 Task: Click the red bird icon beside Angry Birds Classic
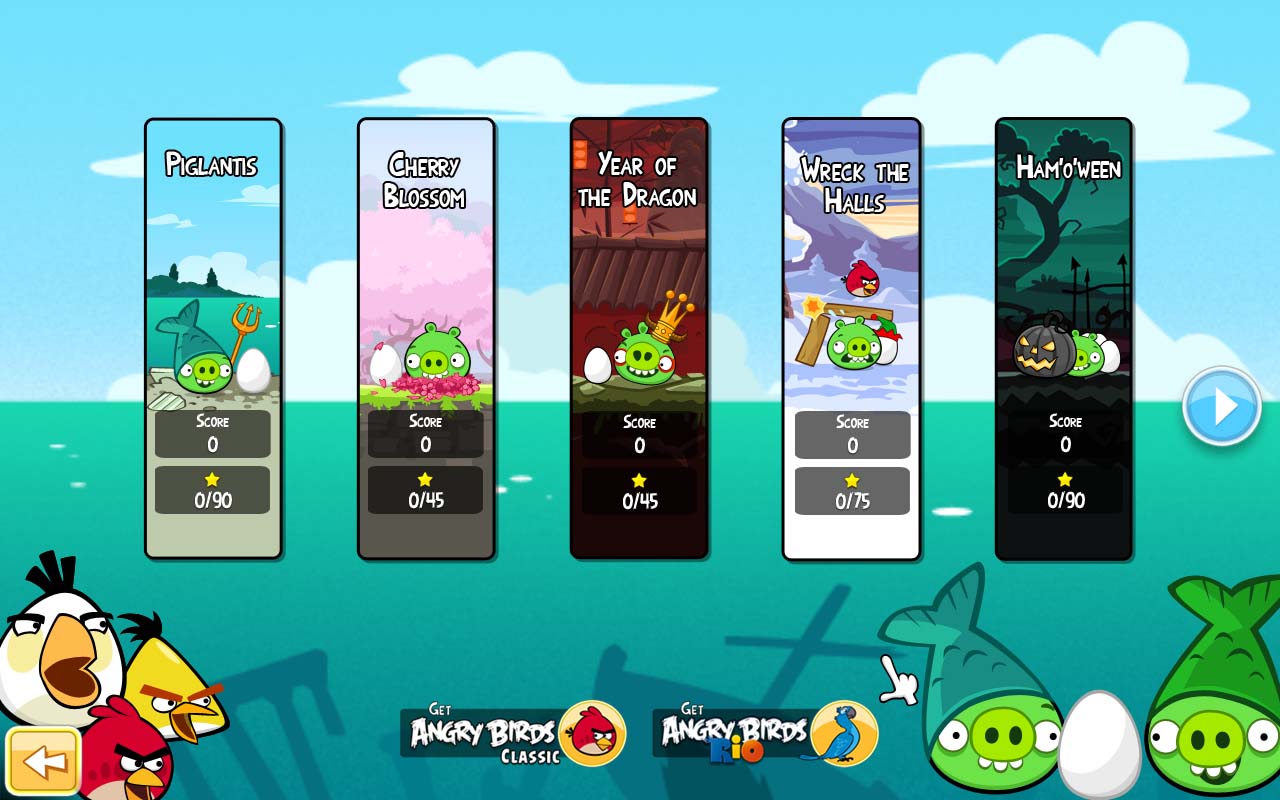594,733
